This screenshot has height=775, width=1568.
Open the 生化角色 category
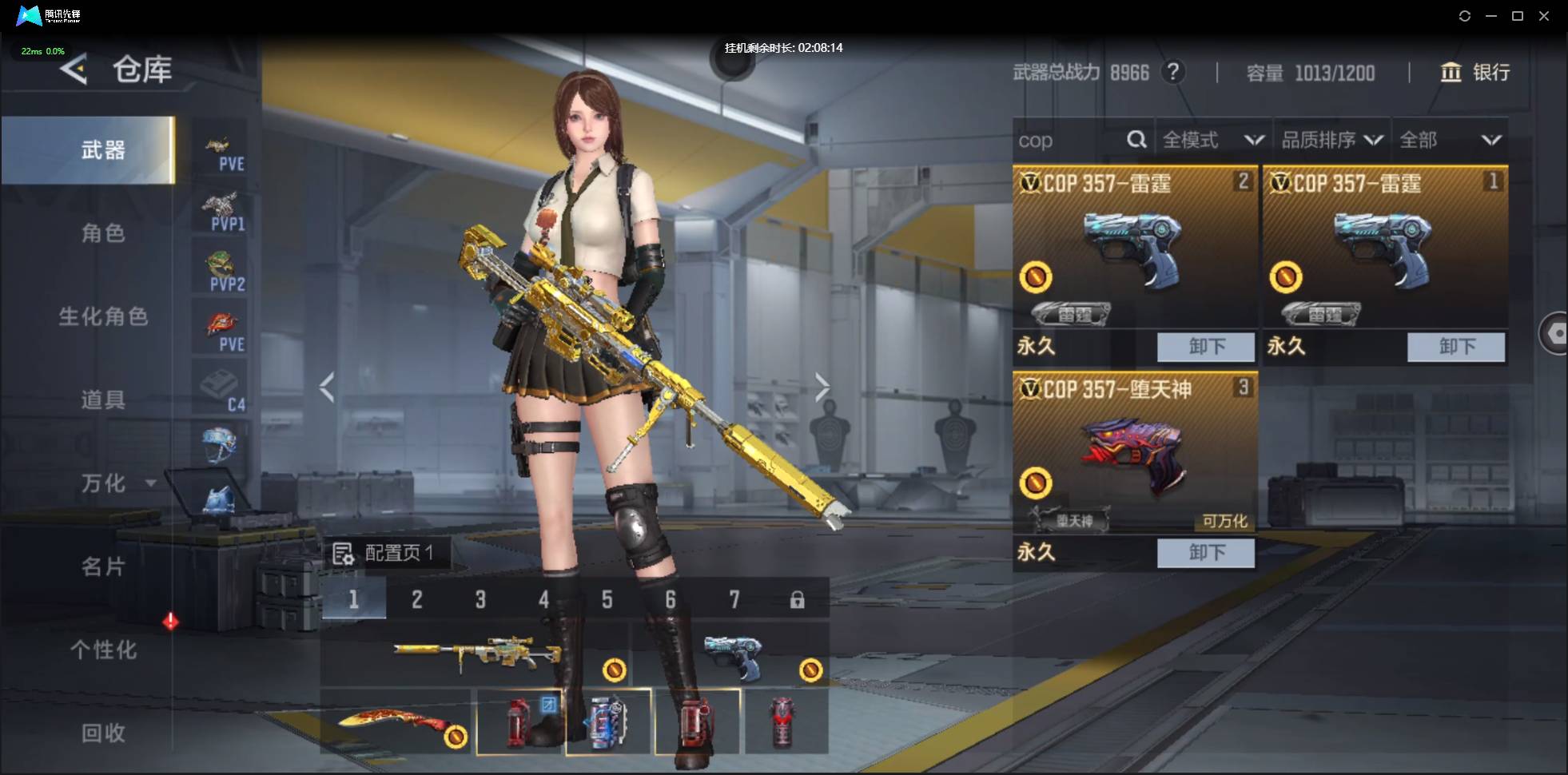pos(103,316)
